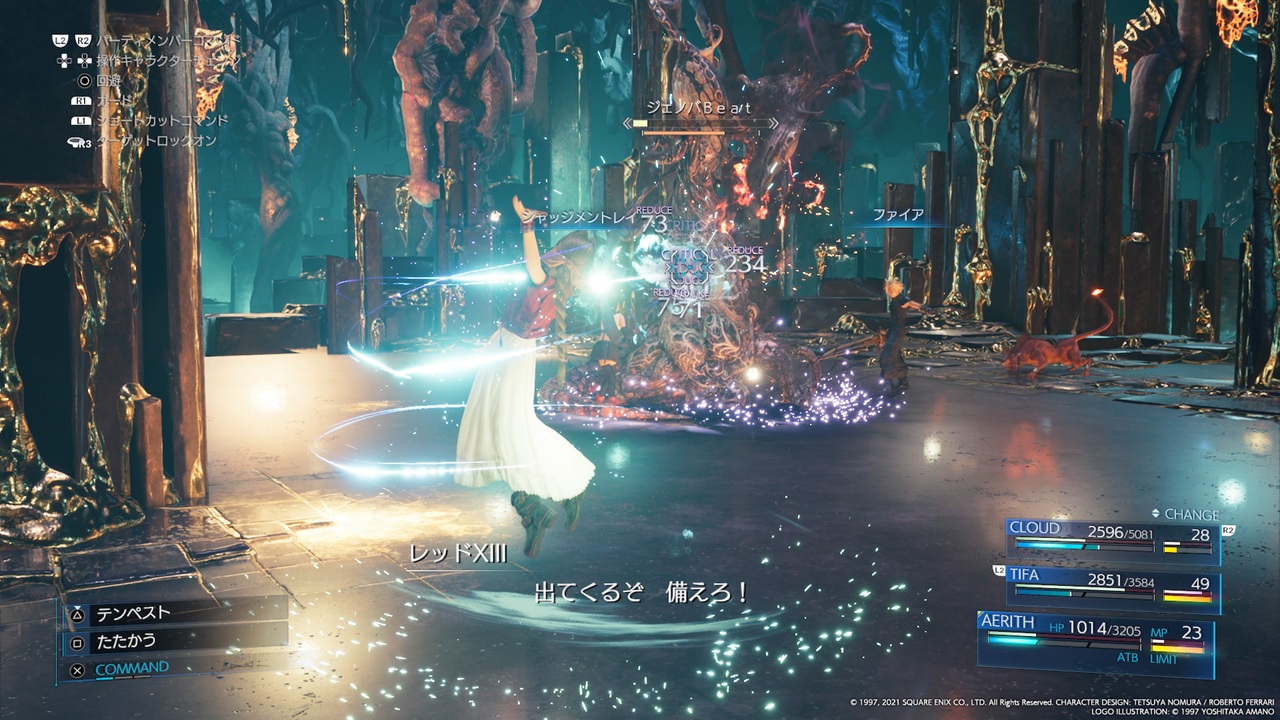Toggle target lock on ジェノバBeast nameplate
This screenshot has height=720, width=1280.
coord(700,108)
